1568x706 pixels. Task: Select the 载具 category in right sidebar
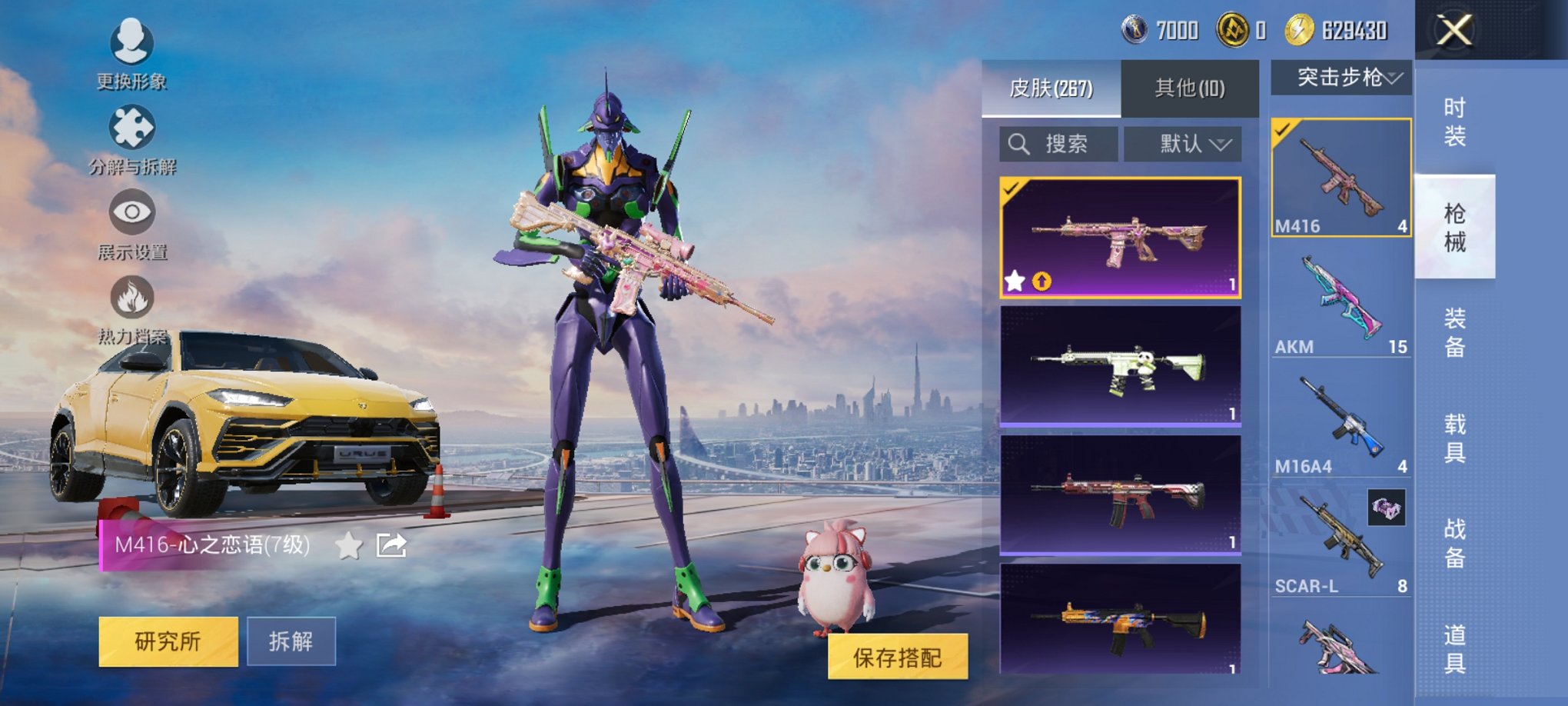[1454, 439]
